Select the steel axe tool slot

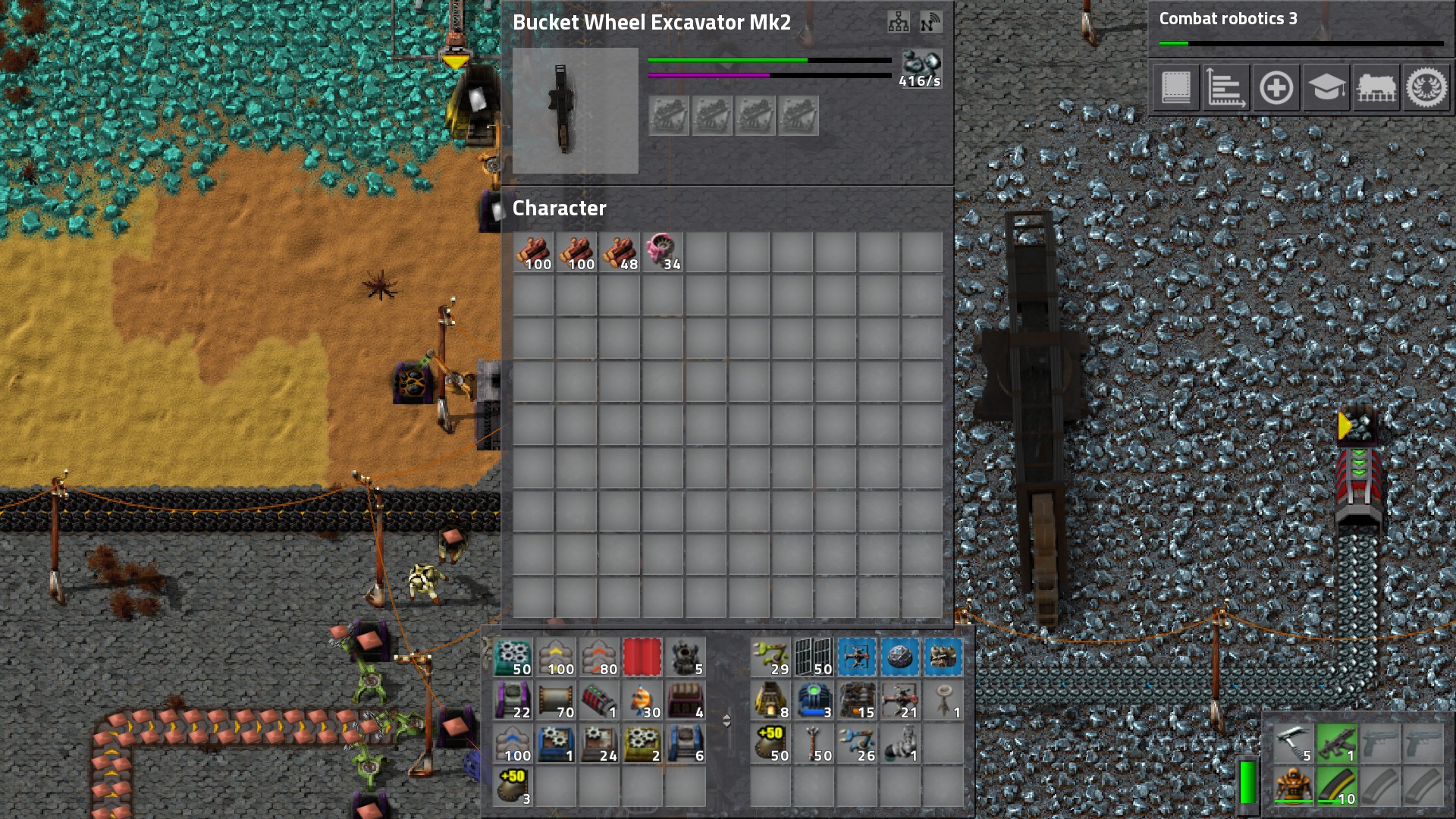click(1294, 743)
